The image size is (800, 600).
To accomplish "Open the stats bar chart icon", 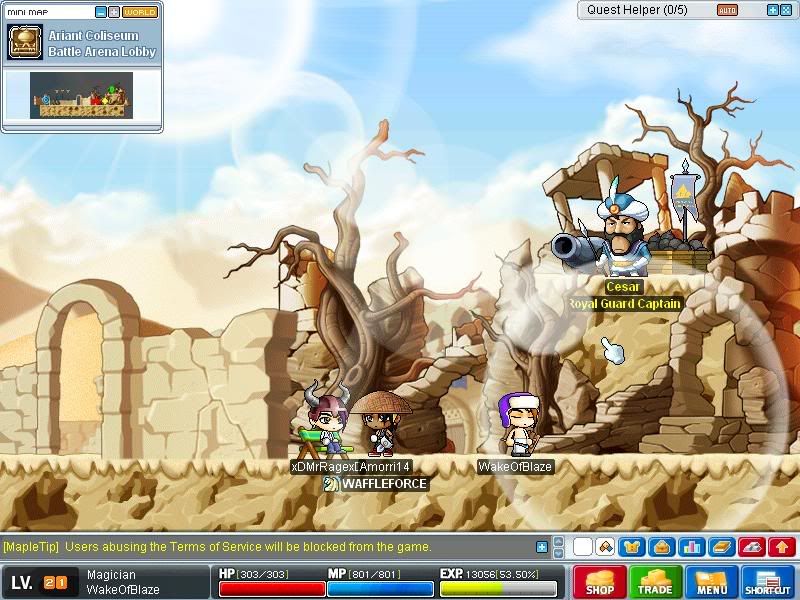I will [690, 546].
